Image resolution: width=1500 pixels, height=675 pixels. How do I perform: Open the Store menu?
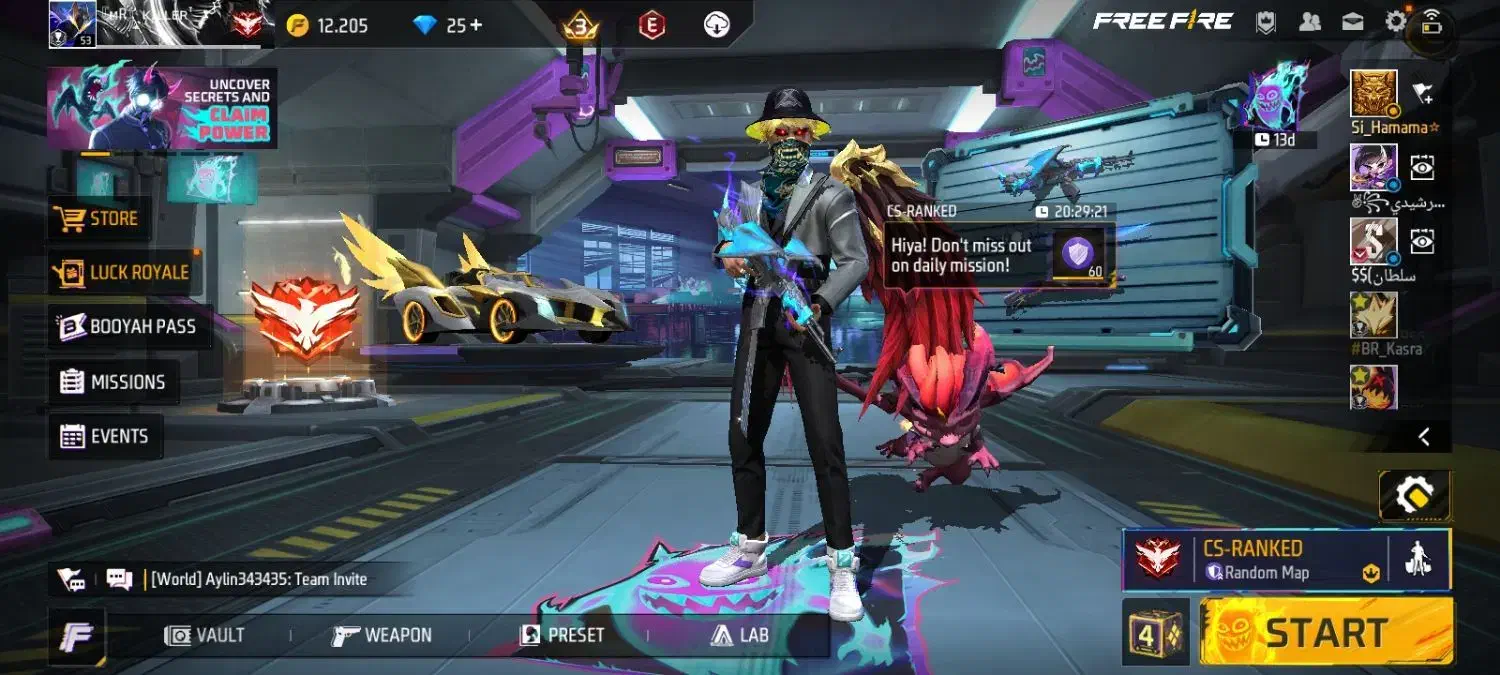coord(100,218)
